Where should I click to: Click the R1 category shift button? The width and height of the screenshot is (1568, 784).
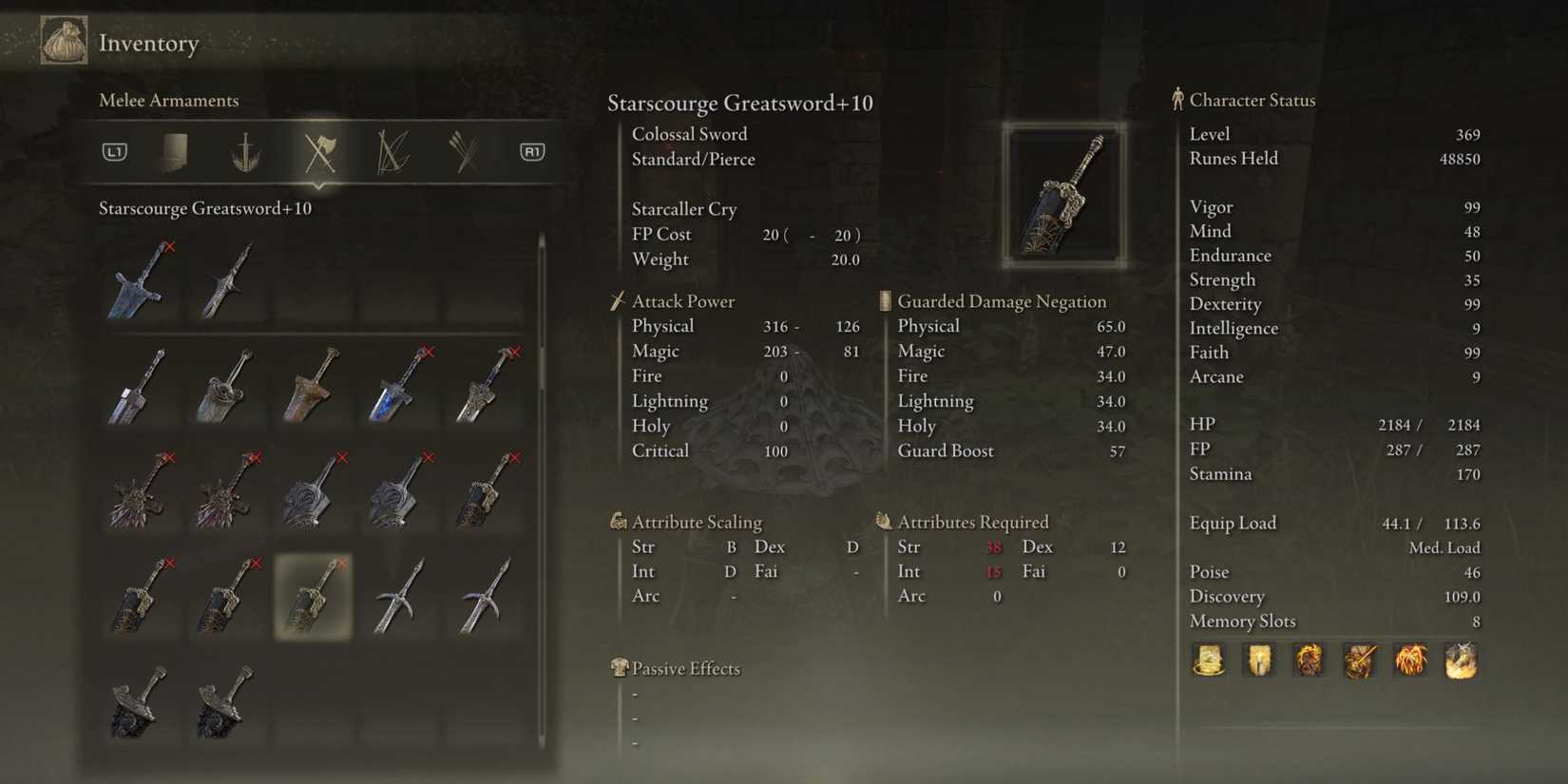[532, 150]
